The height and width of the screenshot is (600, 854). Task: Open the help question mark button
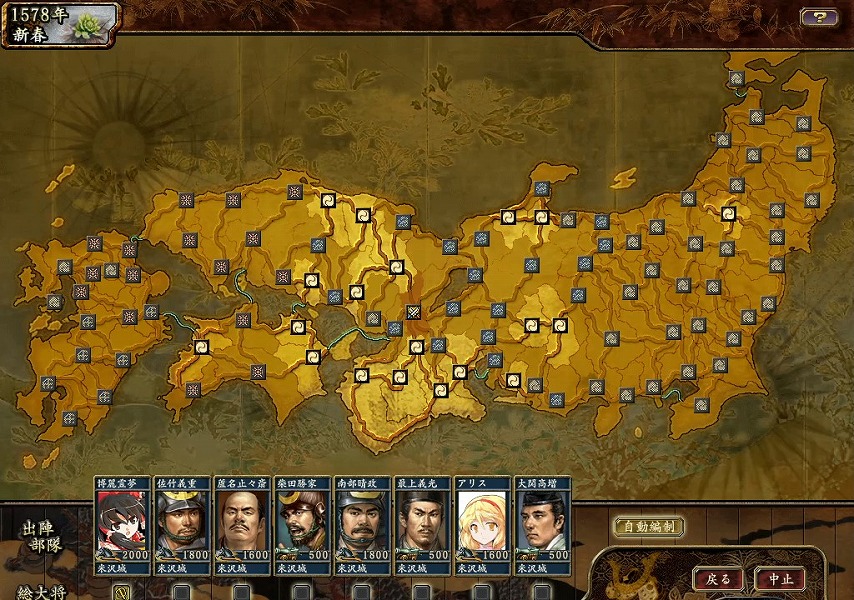[x=819, y=17]
